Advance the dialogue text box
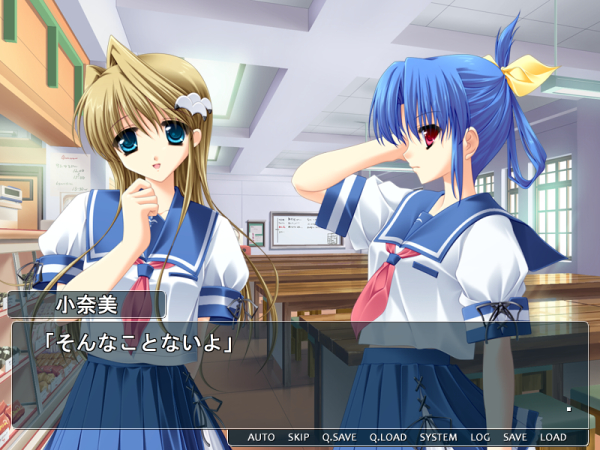The width and height of the screenshot is (600, 450). click(x=300, y=375)
